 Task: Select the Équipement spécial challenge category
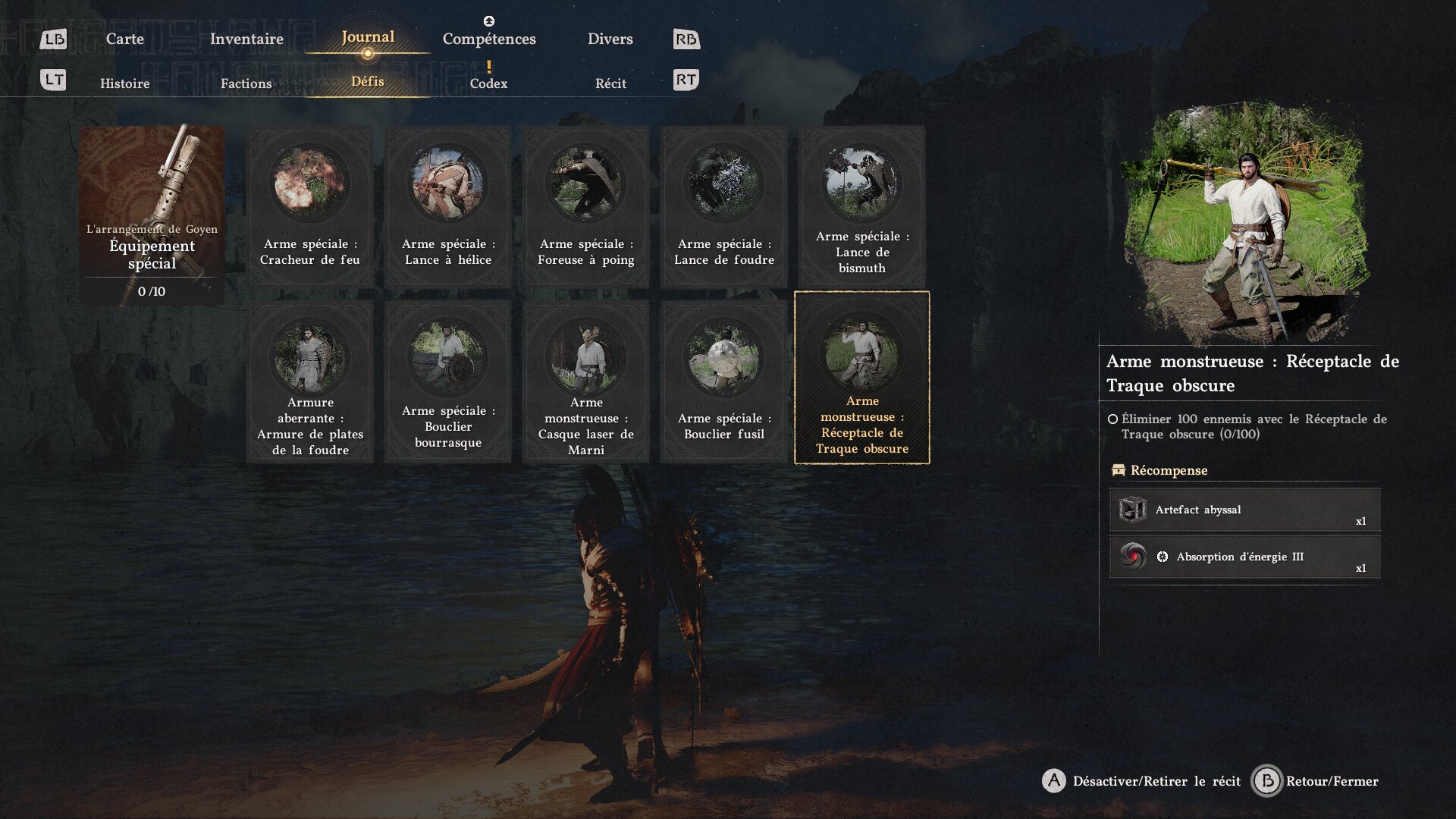[152, 215]
